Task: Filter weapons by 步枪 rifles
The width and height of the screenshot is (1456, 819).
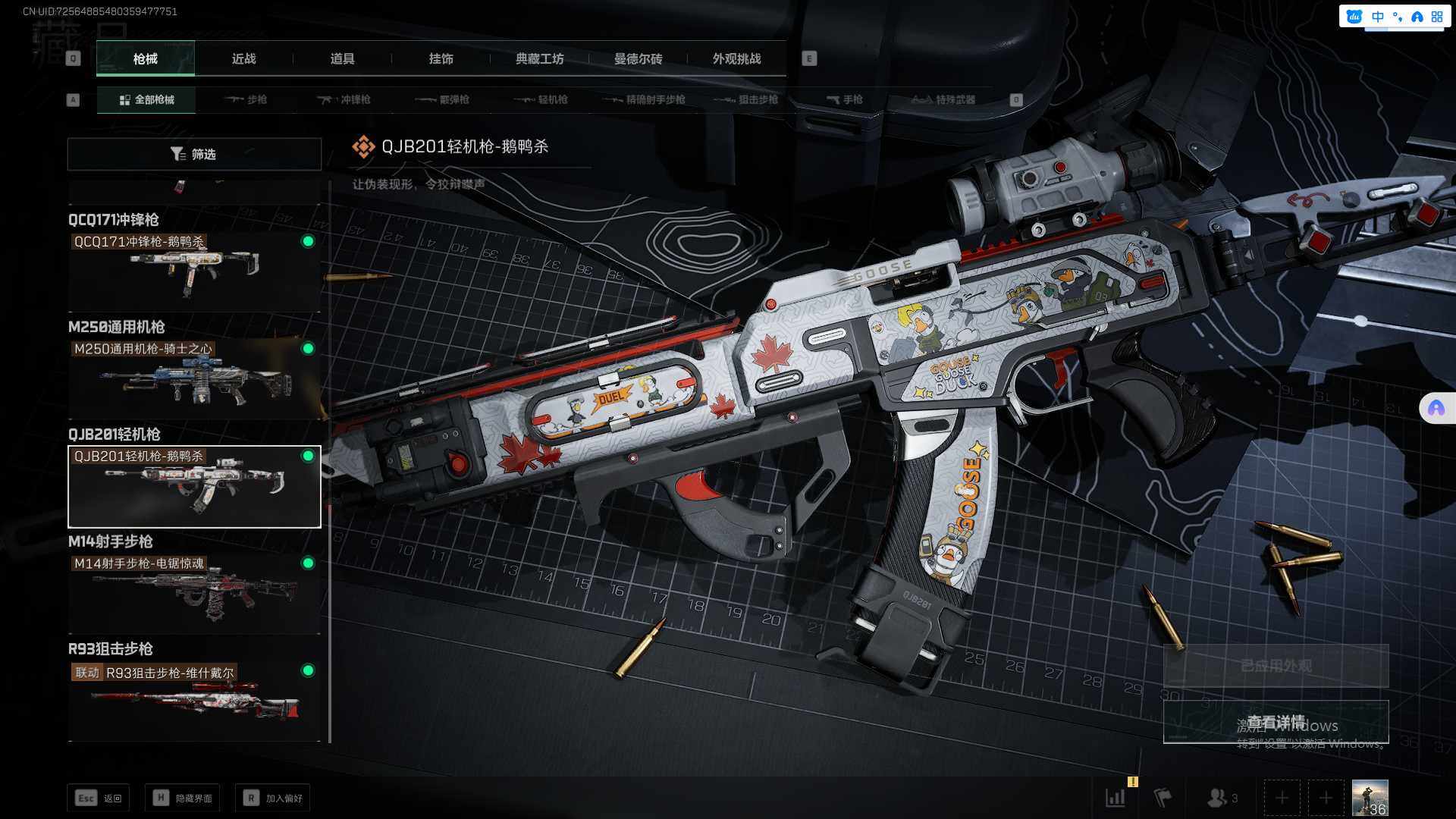Action: (246, 100)
